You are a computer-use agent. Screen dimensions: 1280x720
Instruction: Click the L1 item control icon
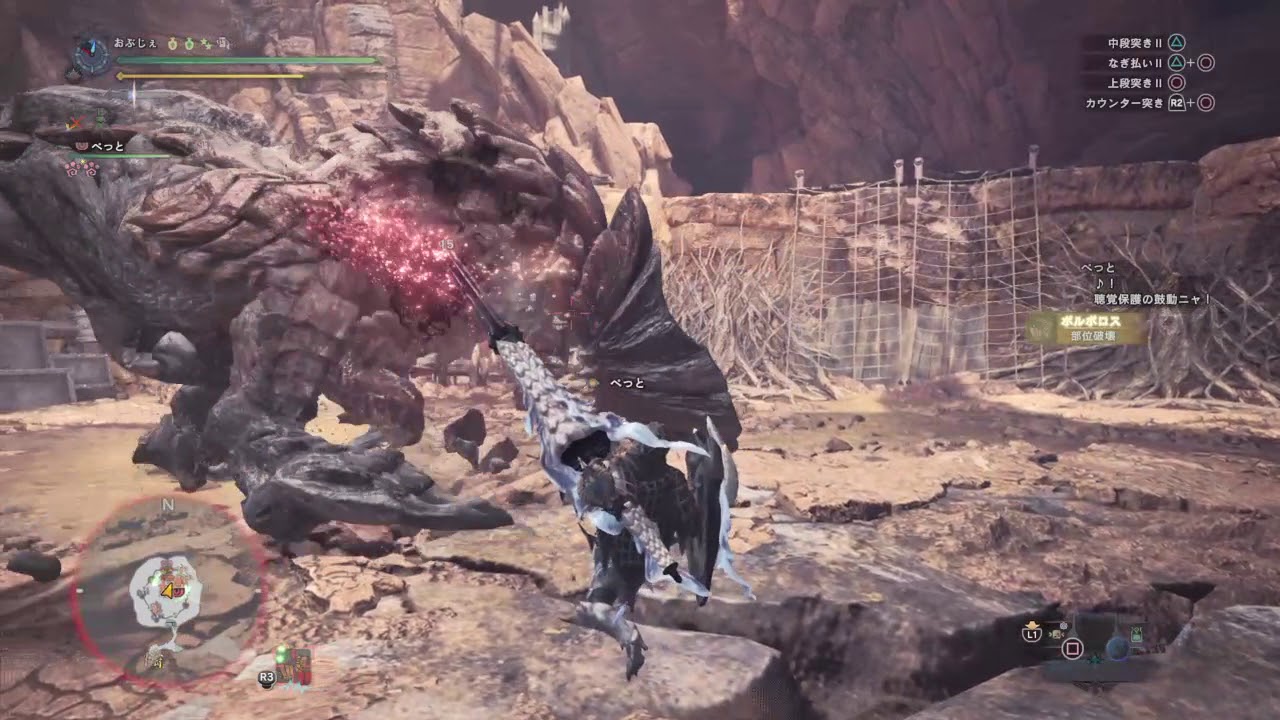point(1034,634)
